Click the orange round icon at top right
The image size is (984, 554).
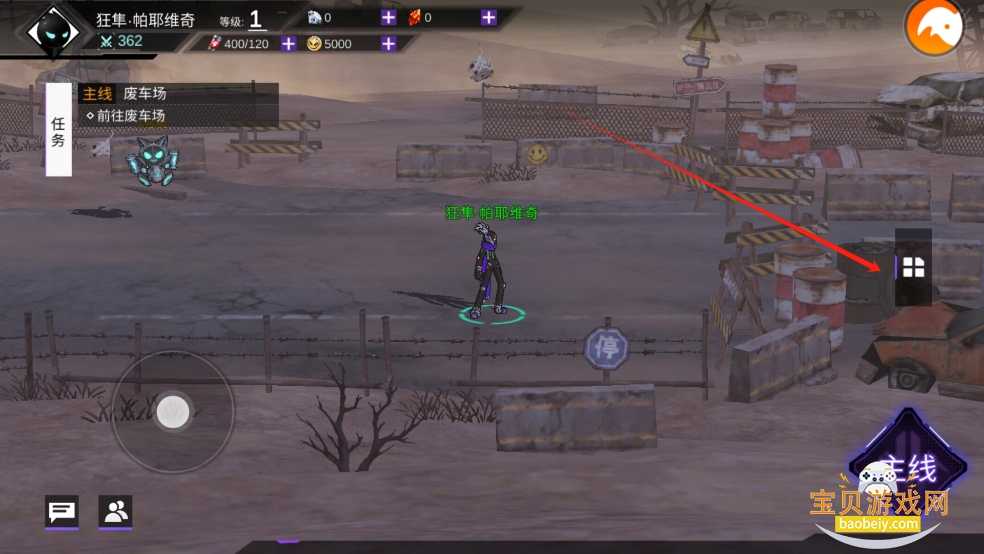pyautogui.click(x=934, y=28)
